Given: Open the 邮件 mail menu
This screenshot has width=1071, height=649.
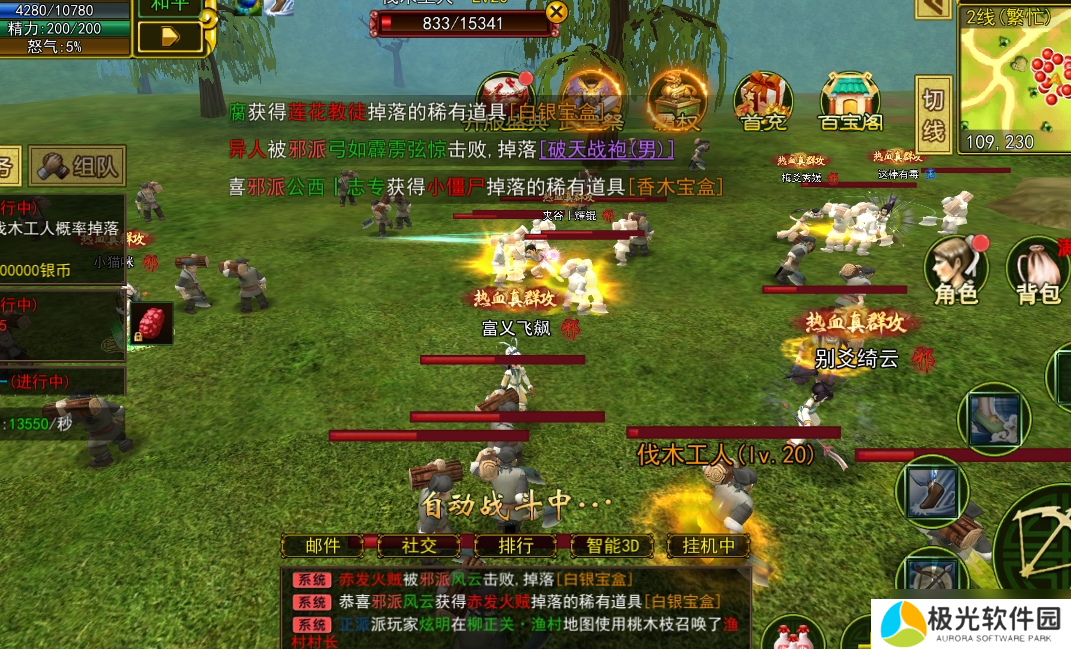Looking at the screenshot, I should (x=322, y=546).
